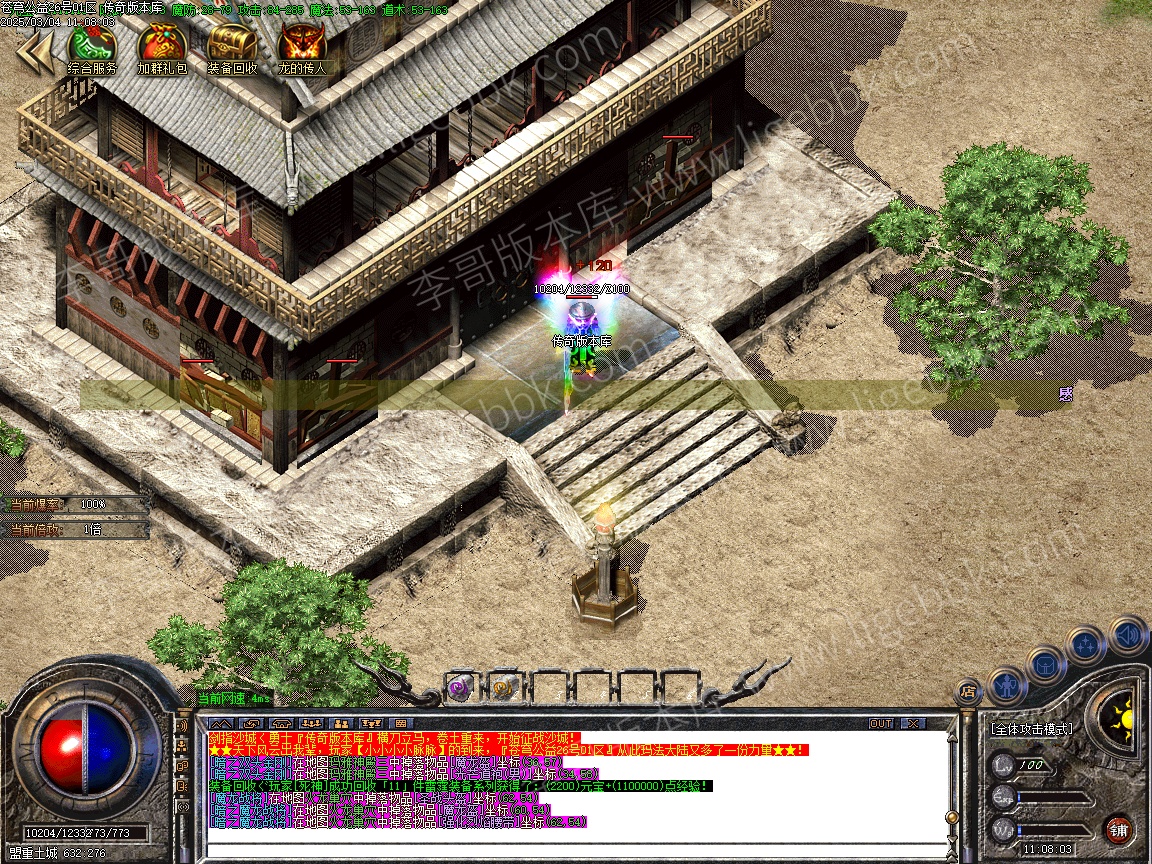This screenshot has width=1152, height=864.
Task: Click the red 铺 stall button
Action: tap(1119, 829)
